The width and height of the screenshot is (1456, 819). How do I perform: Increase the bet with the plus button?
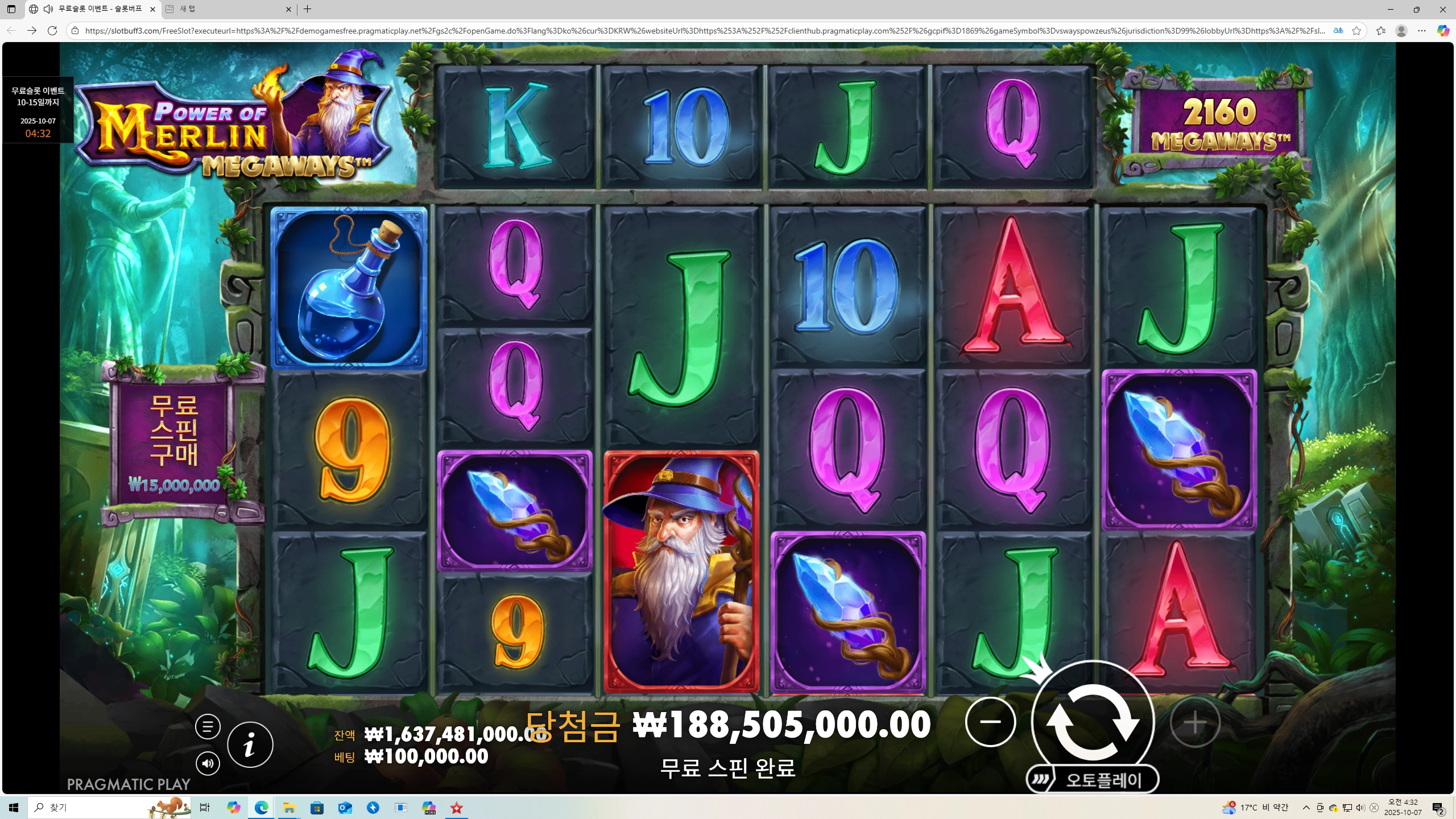tap(1195, 722)
